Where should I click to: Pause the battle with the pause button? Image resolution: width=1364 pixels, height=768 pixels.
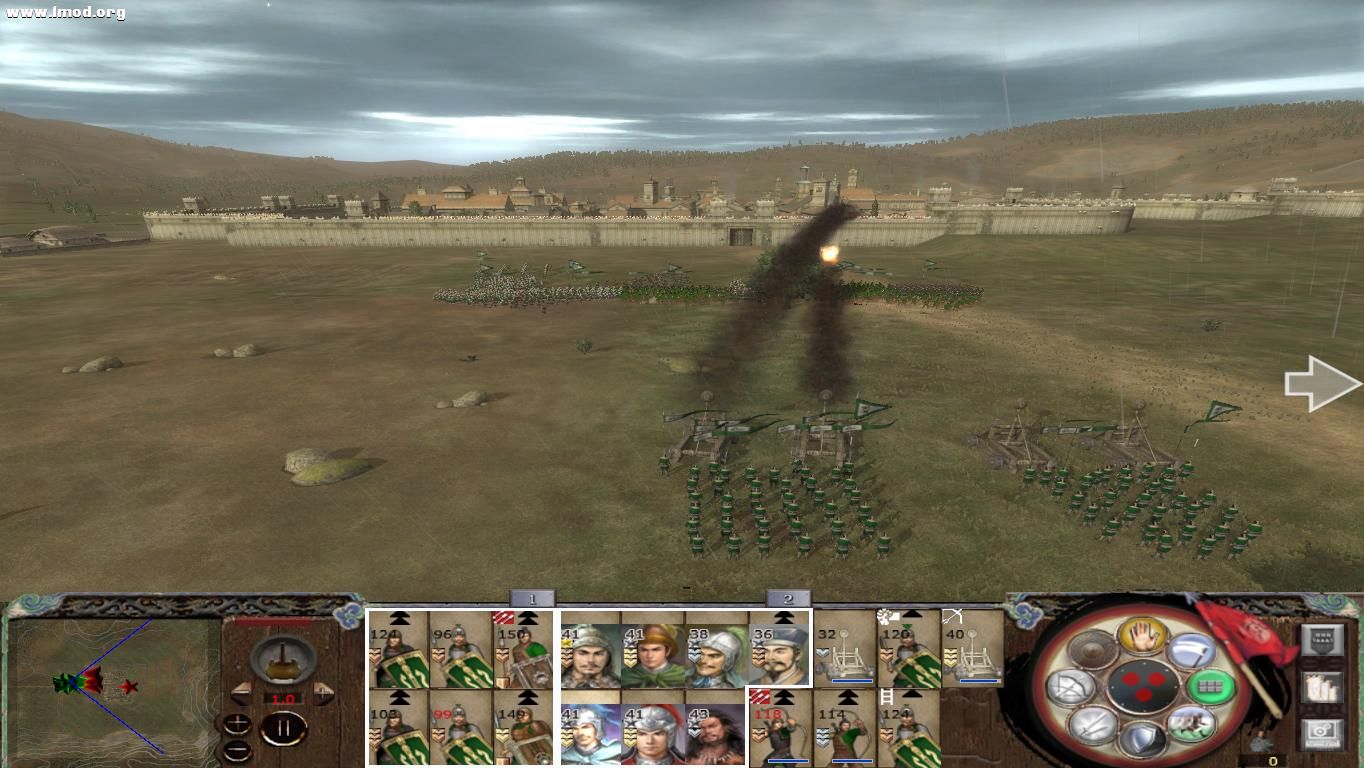(283, 727)
